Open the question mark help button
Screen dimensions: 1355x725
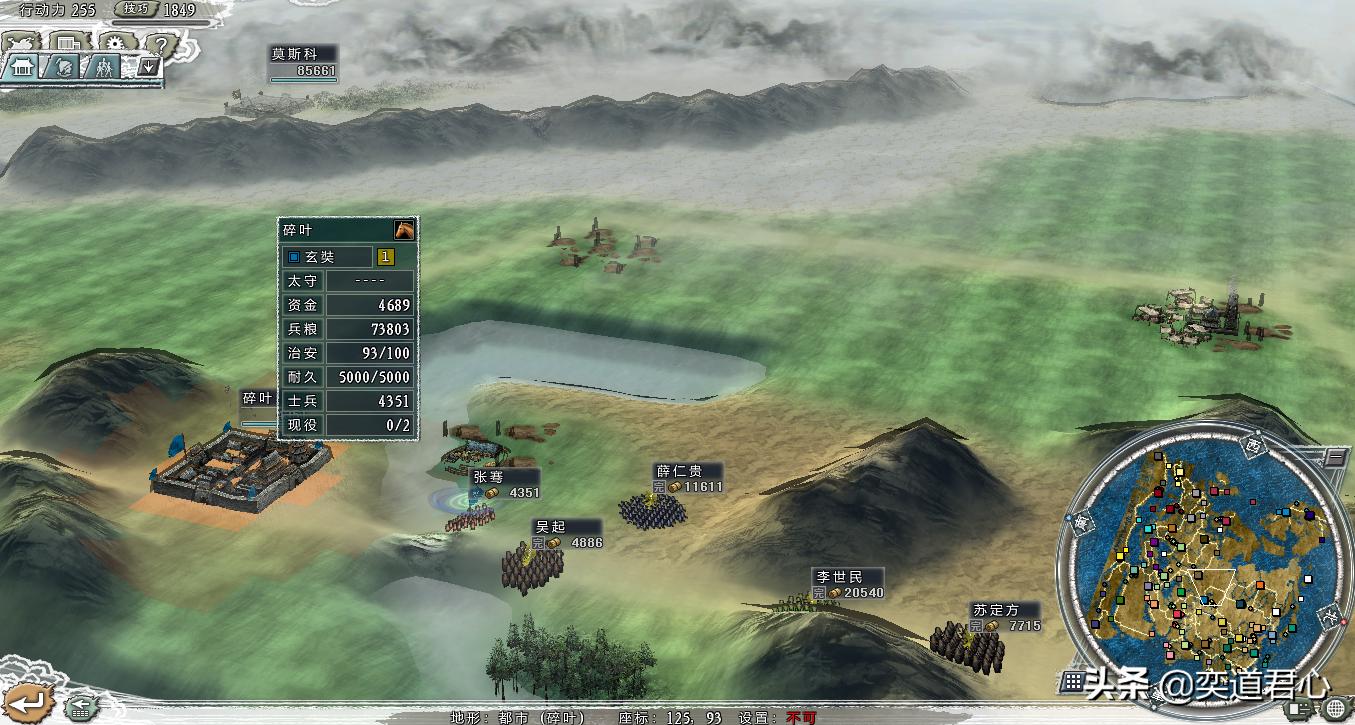tap(160, 44)
